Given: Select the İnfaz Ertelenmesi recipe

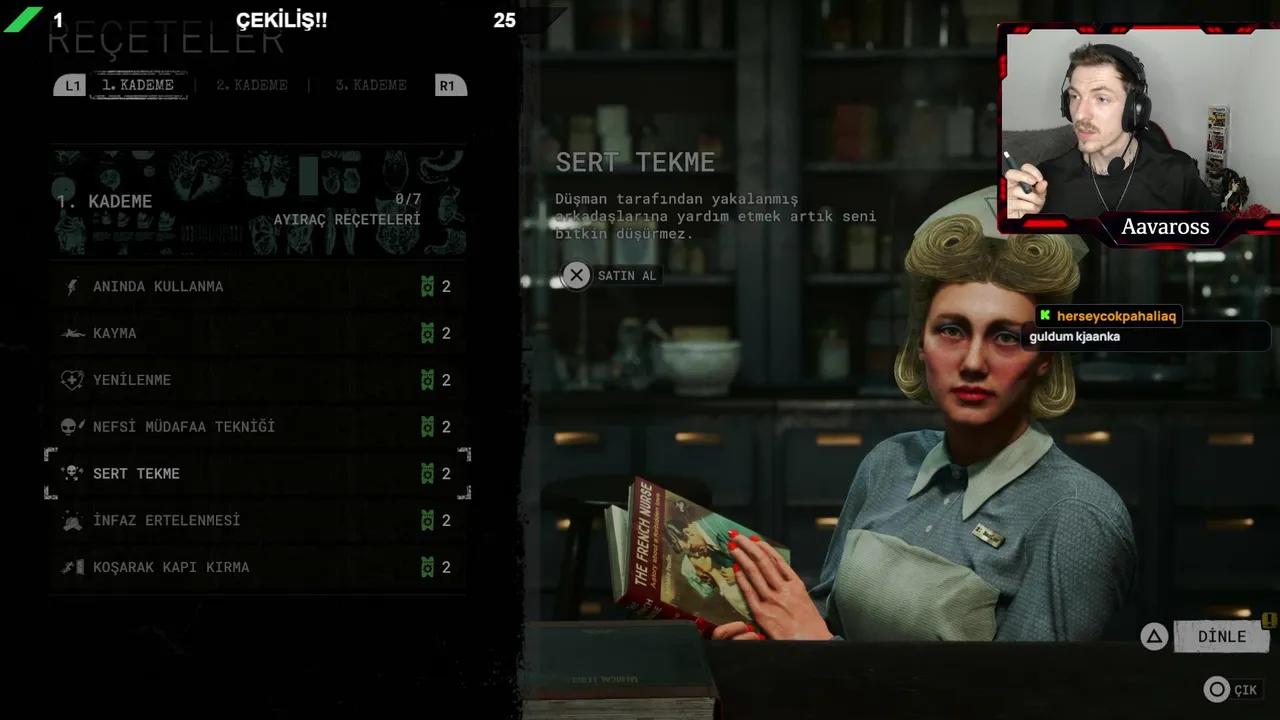Looking at the screenshot, I should (166, 521).
